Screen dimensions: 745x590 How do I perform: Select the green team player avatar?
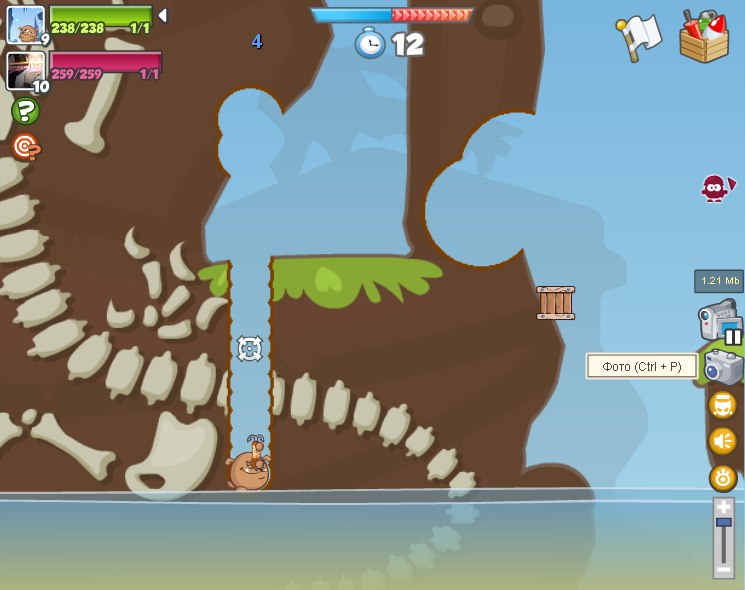(25, 25)
